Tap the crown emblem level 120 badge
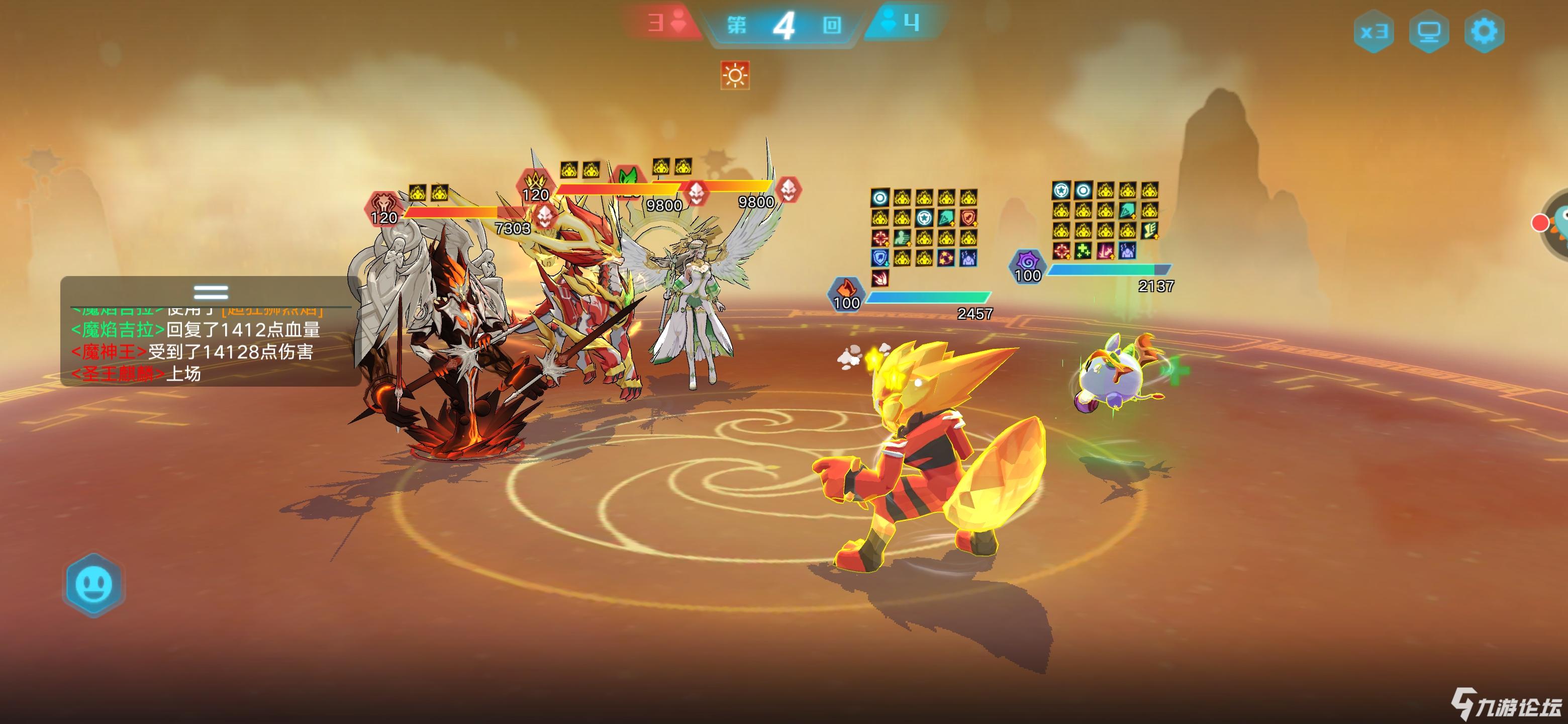The width and height of the screenshot is (1568, 724). (x=535, y=185)
